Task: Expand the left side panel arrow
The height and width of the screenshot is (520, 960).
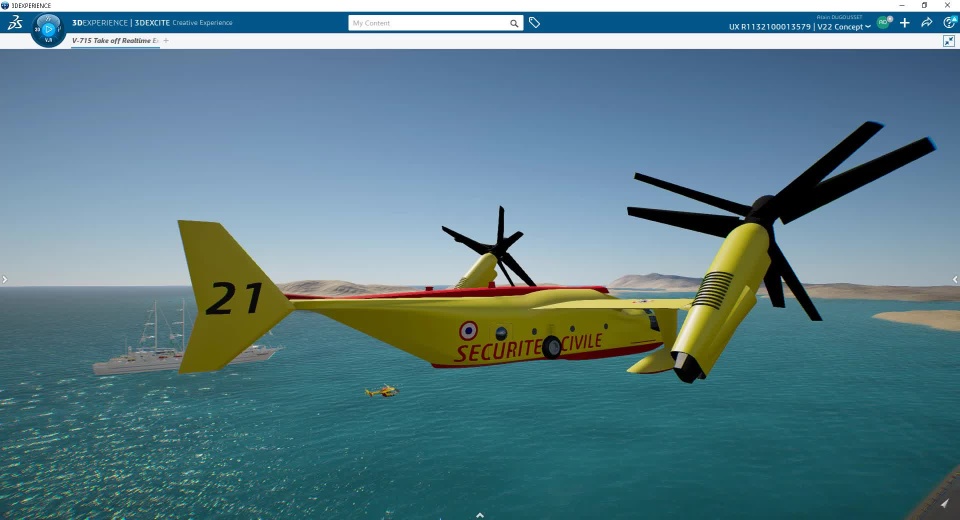Action: point(4,280)
